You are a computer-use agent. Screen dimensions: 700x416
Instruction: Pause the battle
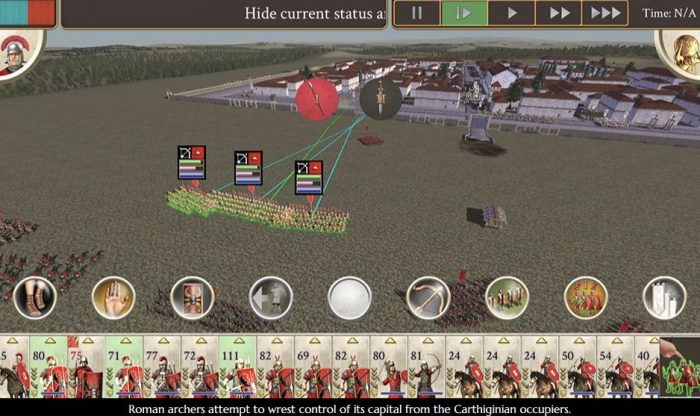pos(416,13)
